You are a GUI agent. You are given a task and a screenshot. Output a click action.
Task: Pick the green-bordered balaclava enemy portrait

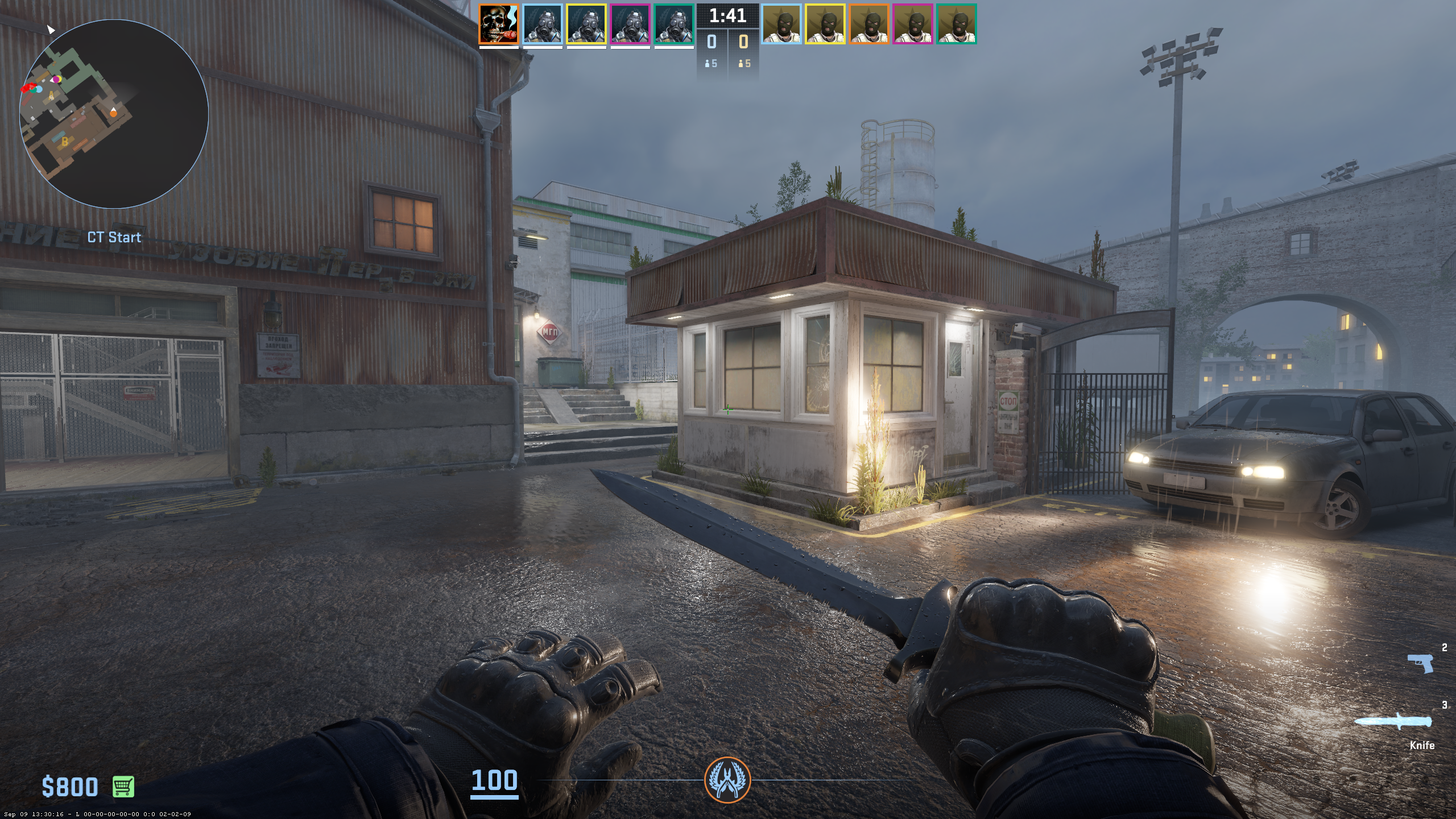coord(957,24)
